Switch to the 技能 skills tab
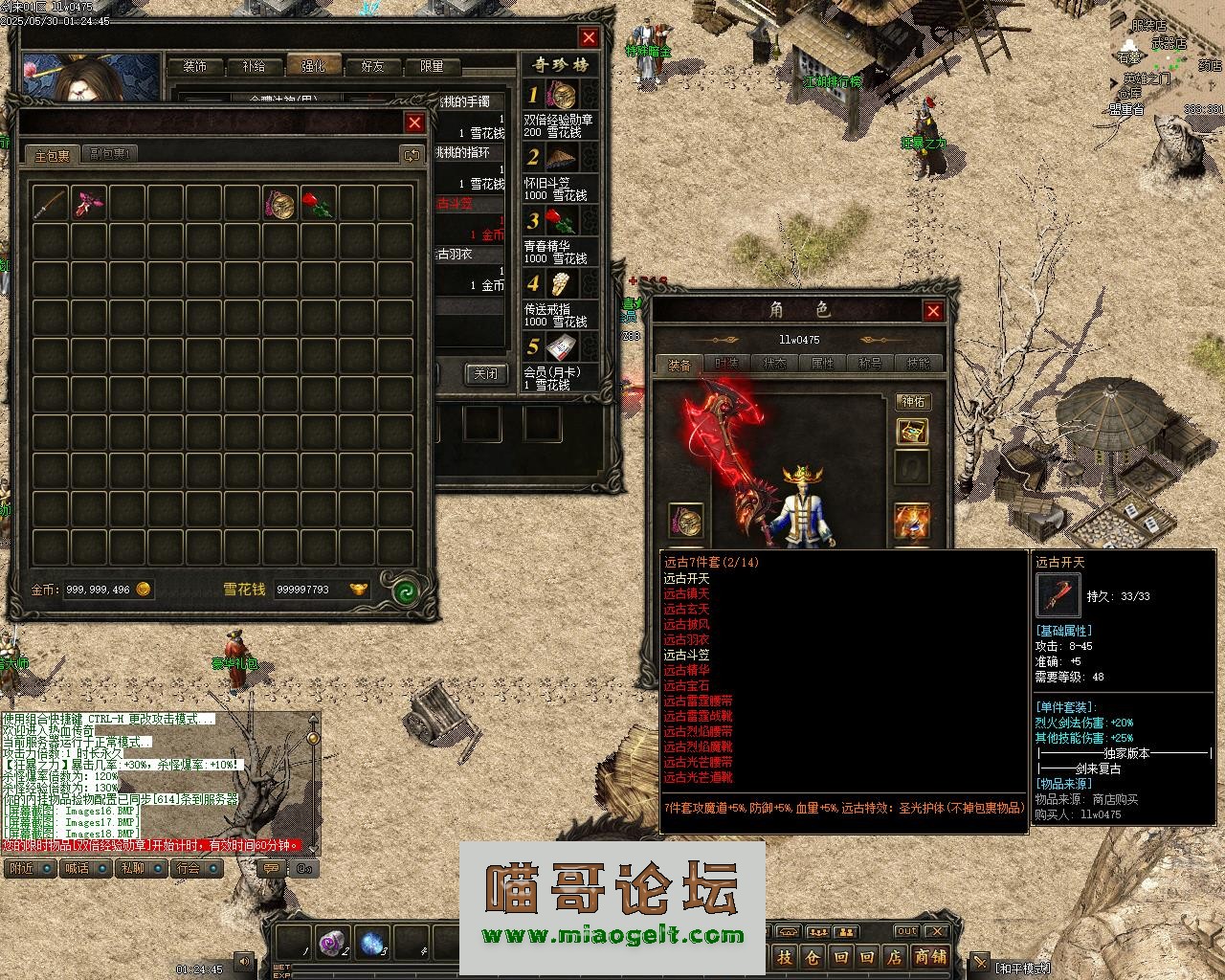This screenshot has height=980, width=1225. pos(917,364)
